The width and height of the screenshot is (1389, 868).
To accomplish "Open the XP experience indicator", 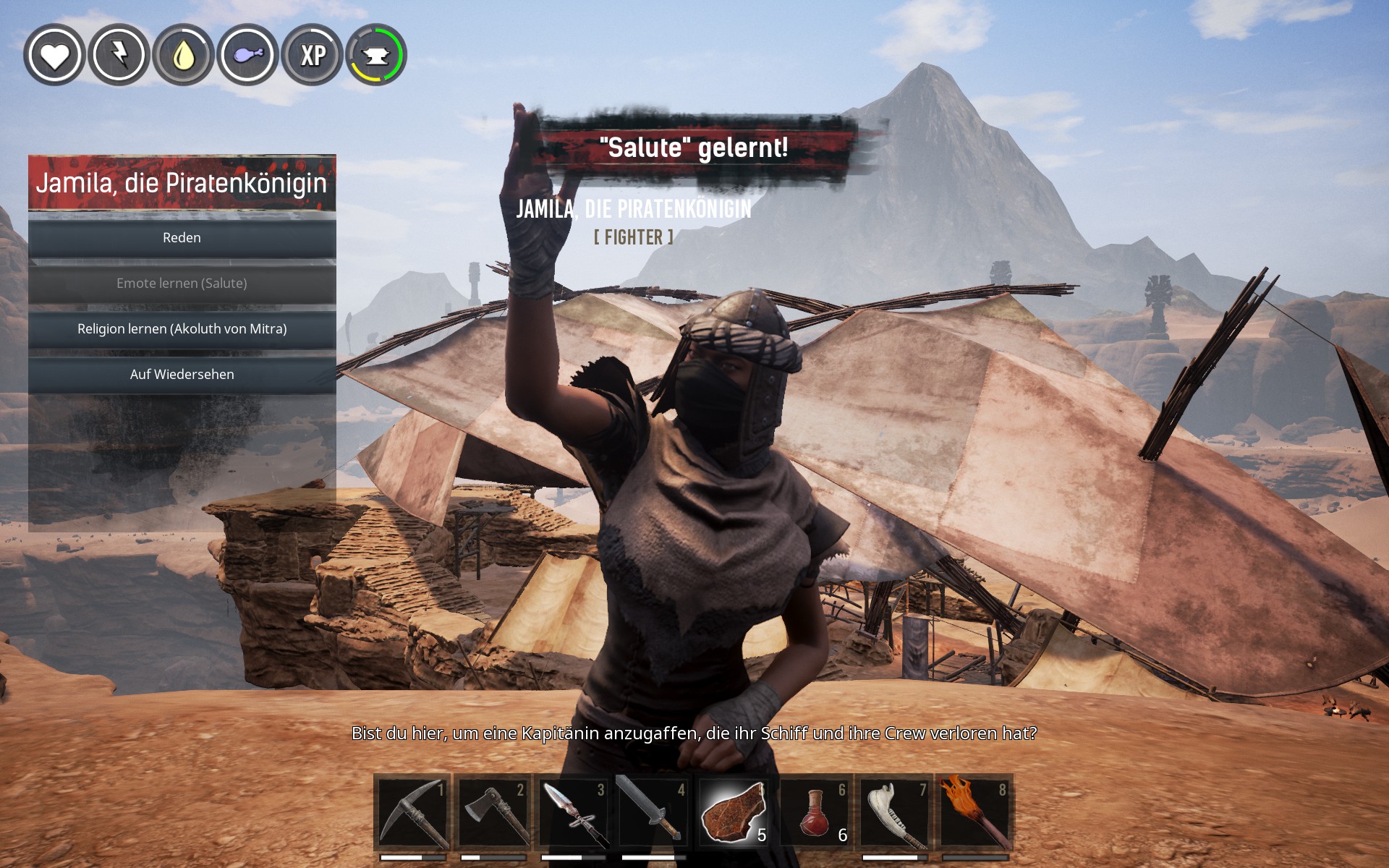I will (313, 55).
